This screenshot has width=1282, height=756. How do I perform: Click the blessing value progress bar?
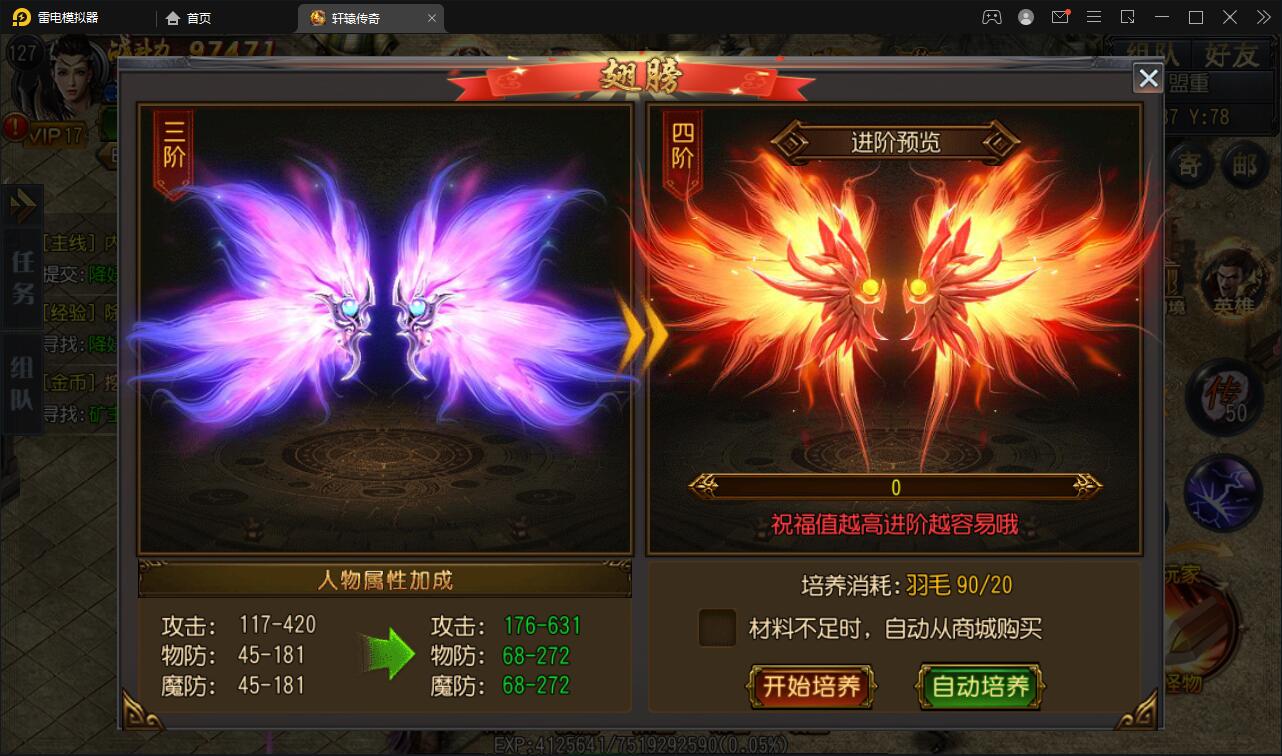pyautogui.click(x=895, y=487)
